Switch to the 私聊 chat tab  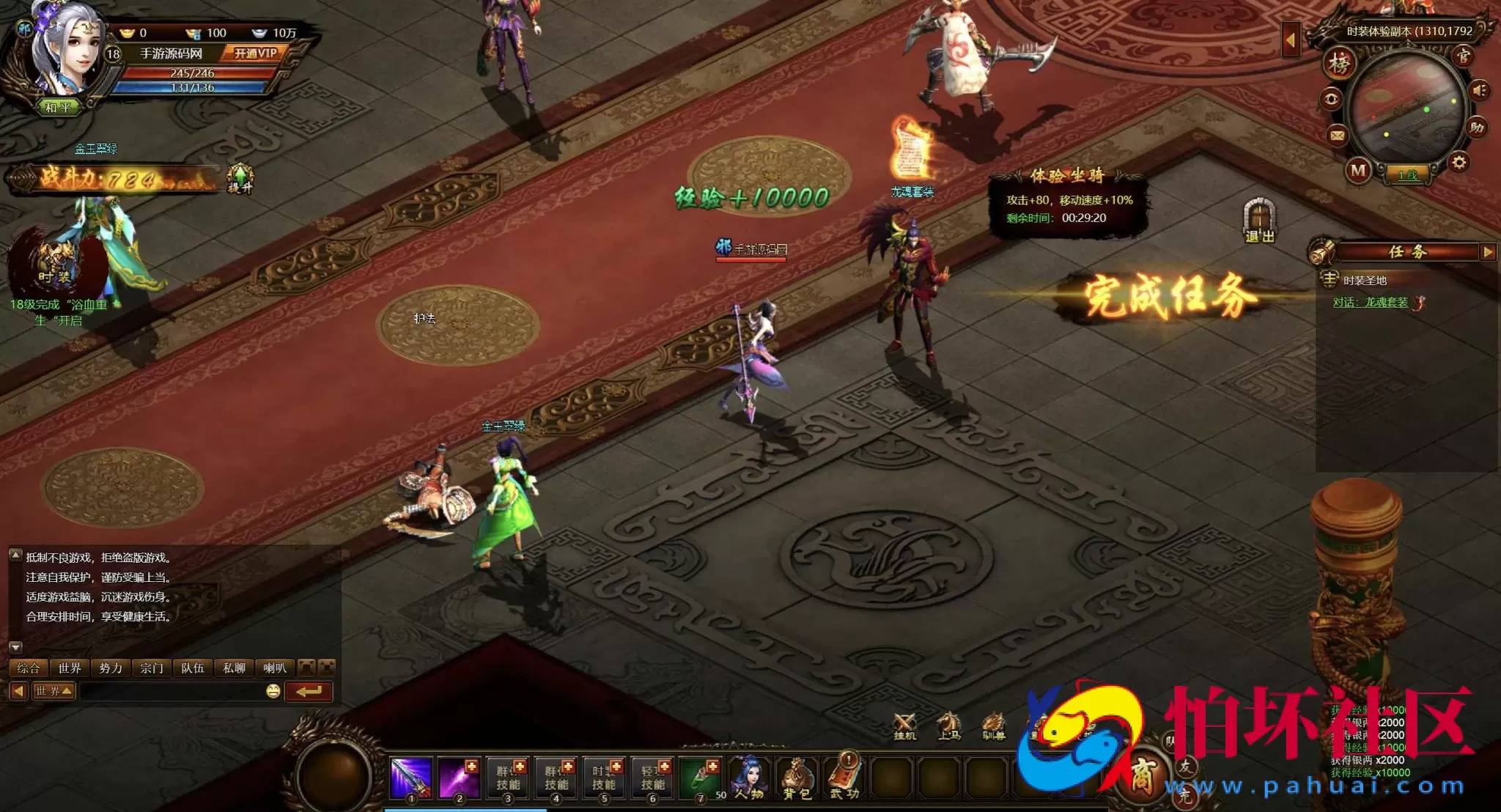235,668
